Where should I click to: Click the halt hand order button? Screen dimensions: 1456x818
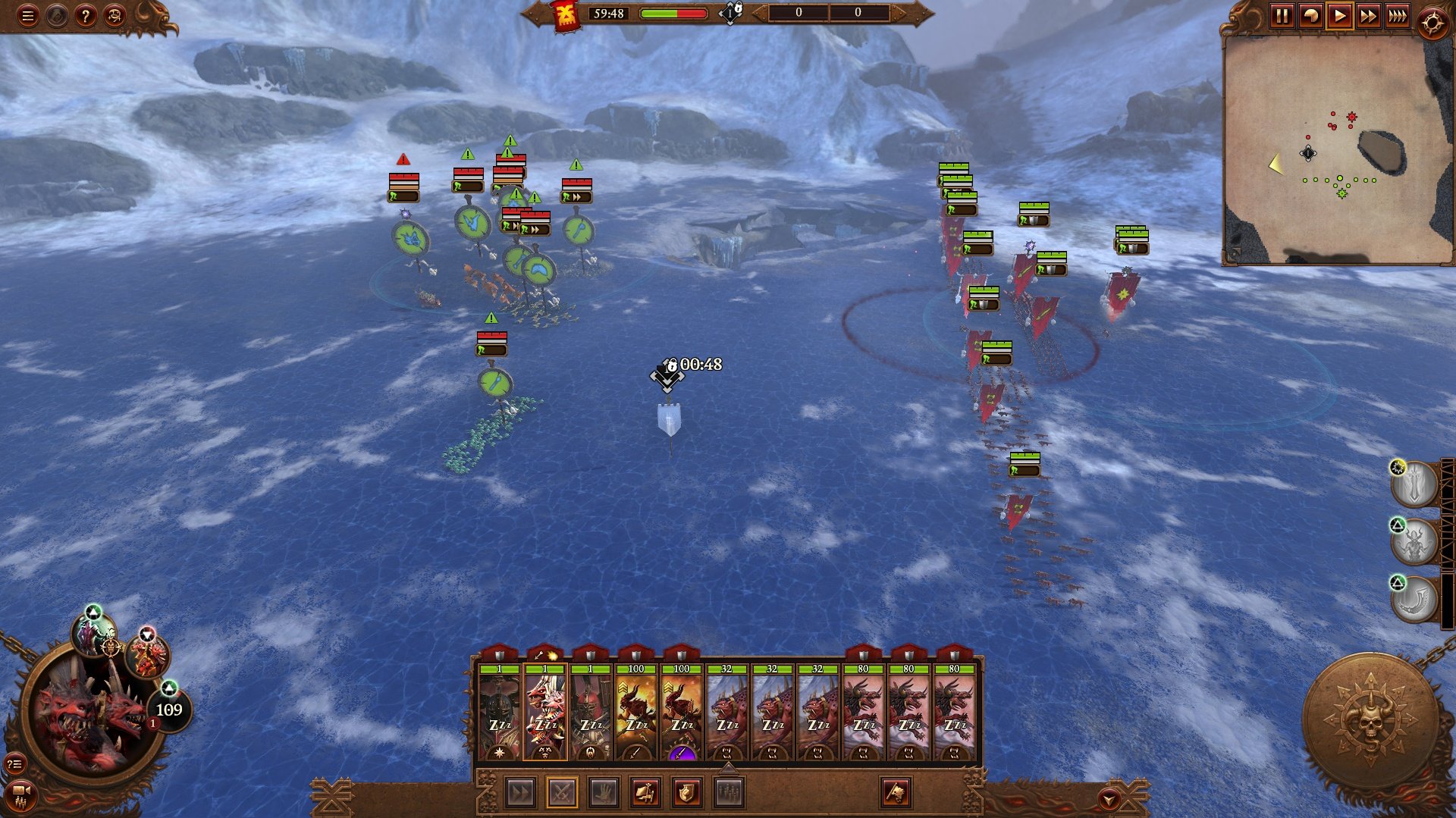pyautogui.click(x=604, y=793)
